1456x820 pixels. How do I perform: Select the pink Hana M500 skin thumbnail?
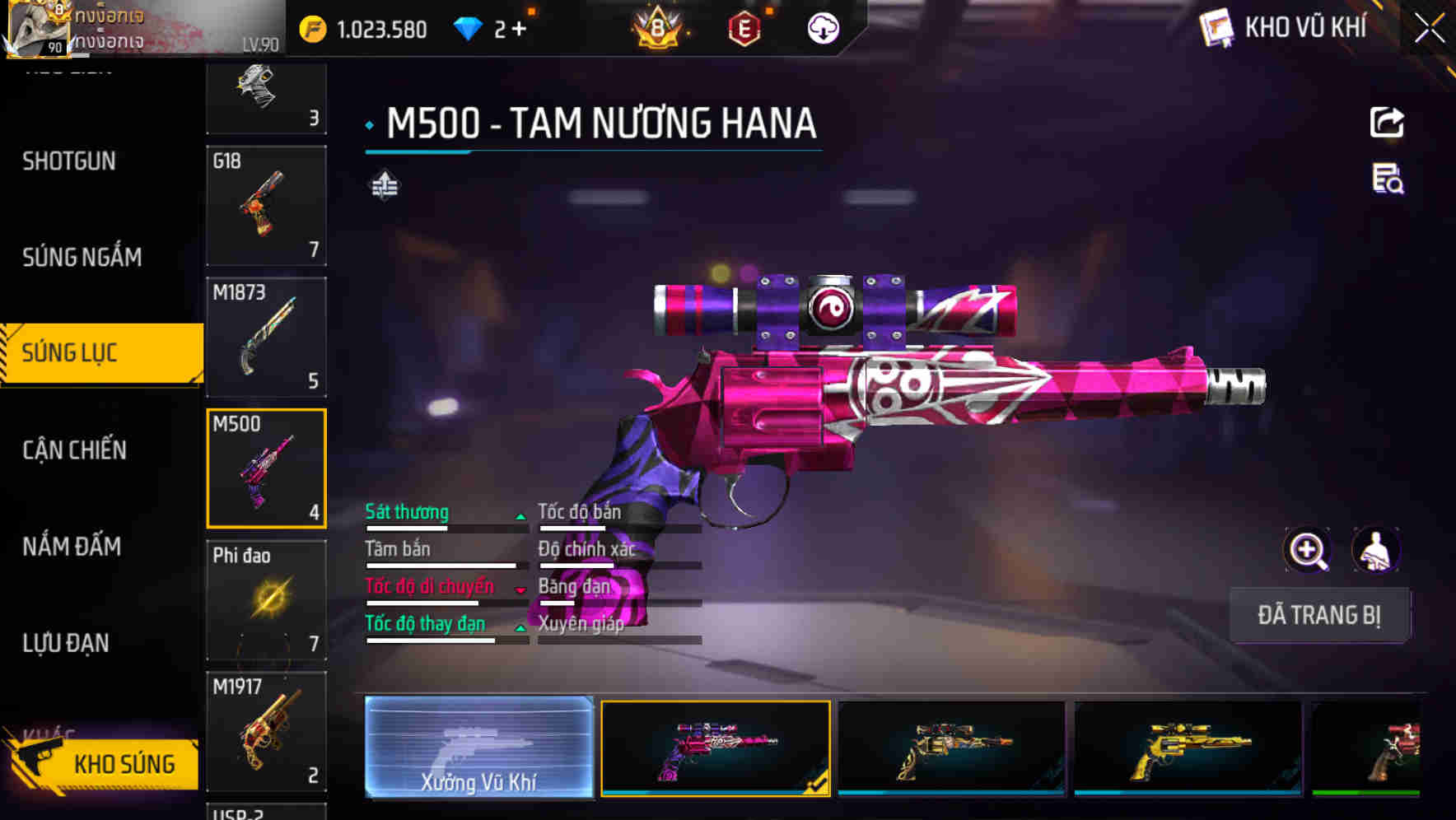[715, 748]
